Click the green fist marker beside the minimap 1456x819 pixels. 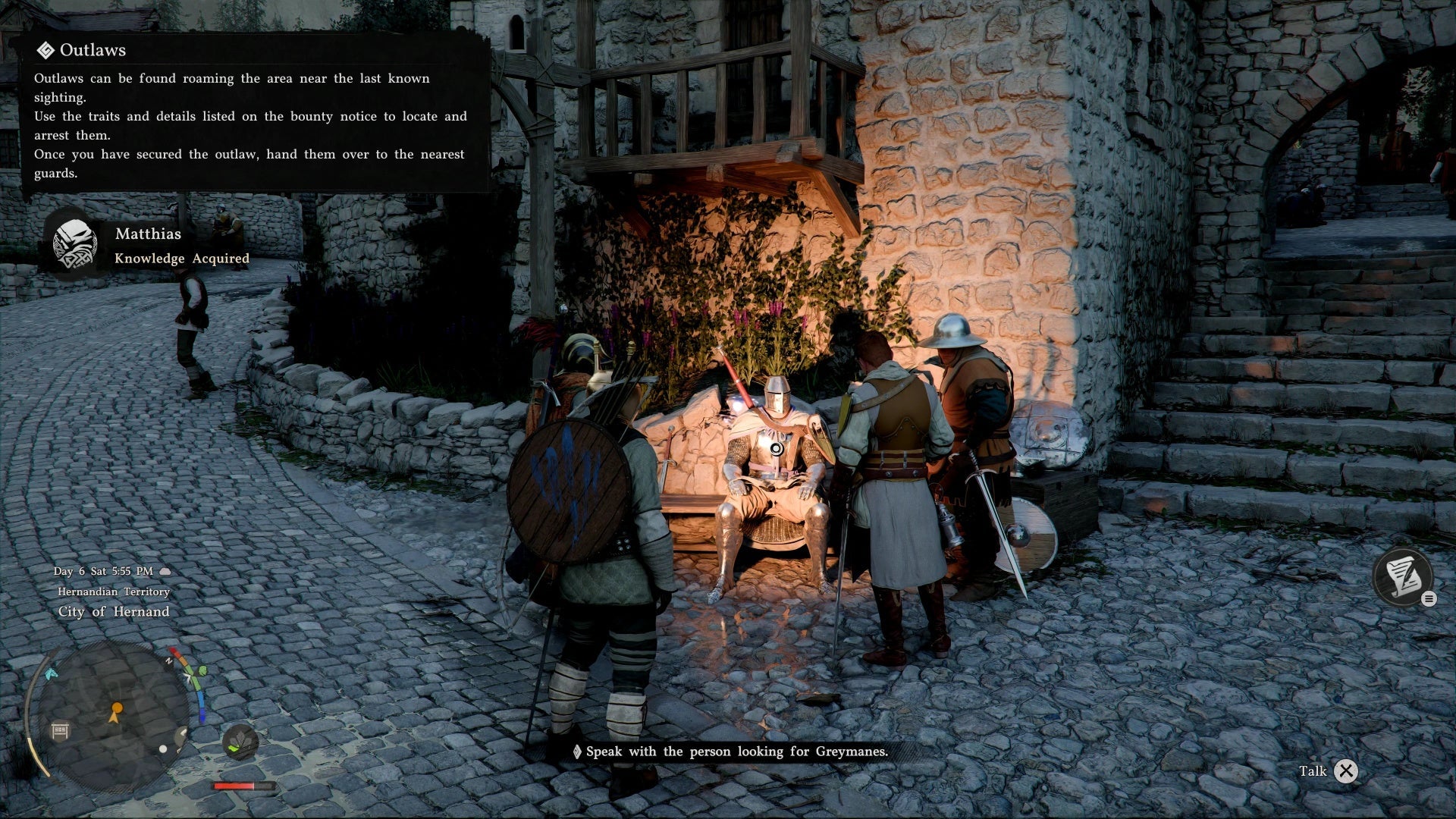[202, 671]
